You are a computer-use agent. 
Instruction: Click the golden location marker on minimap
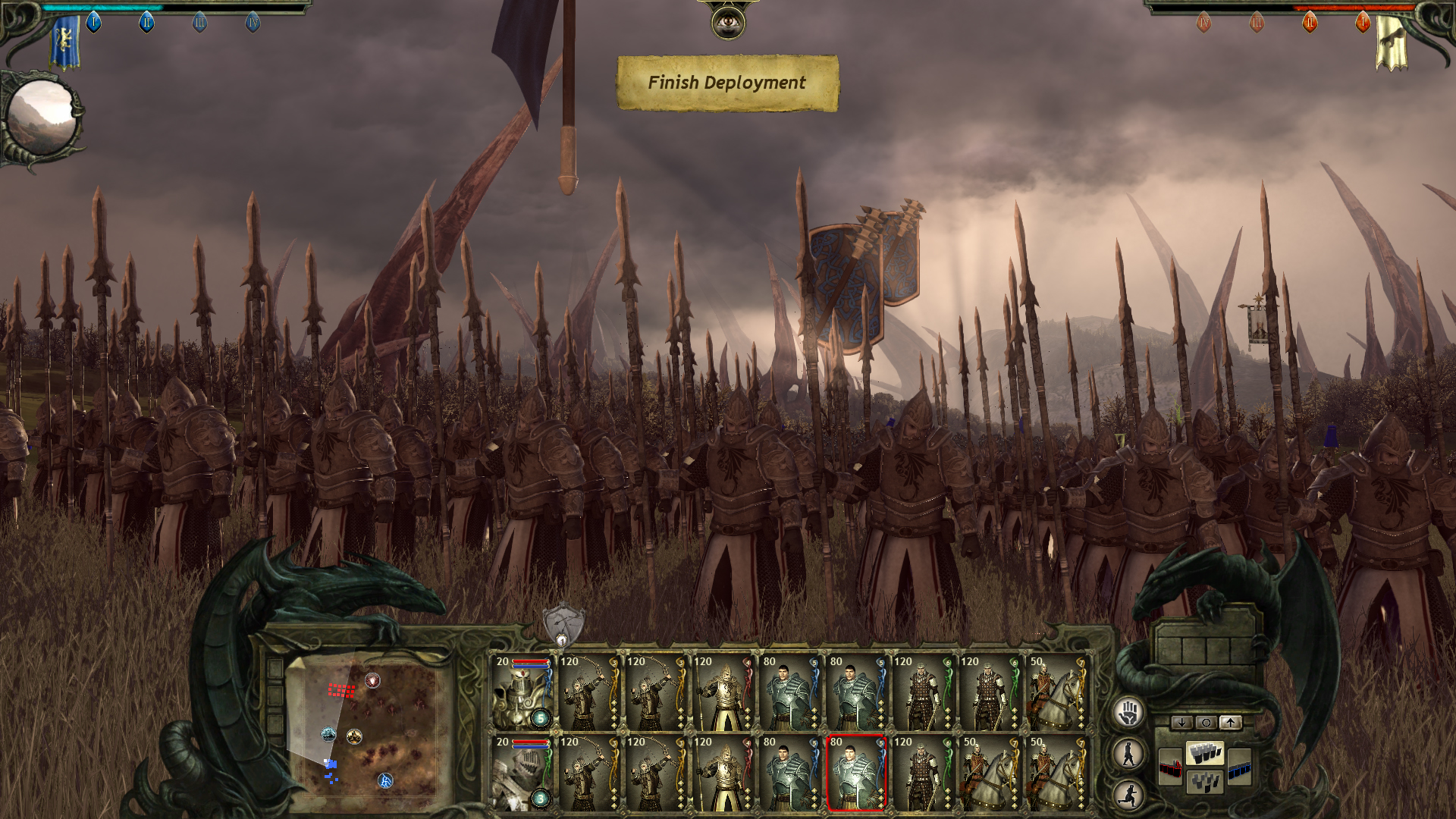click(x=354, y=736)
